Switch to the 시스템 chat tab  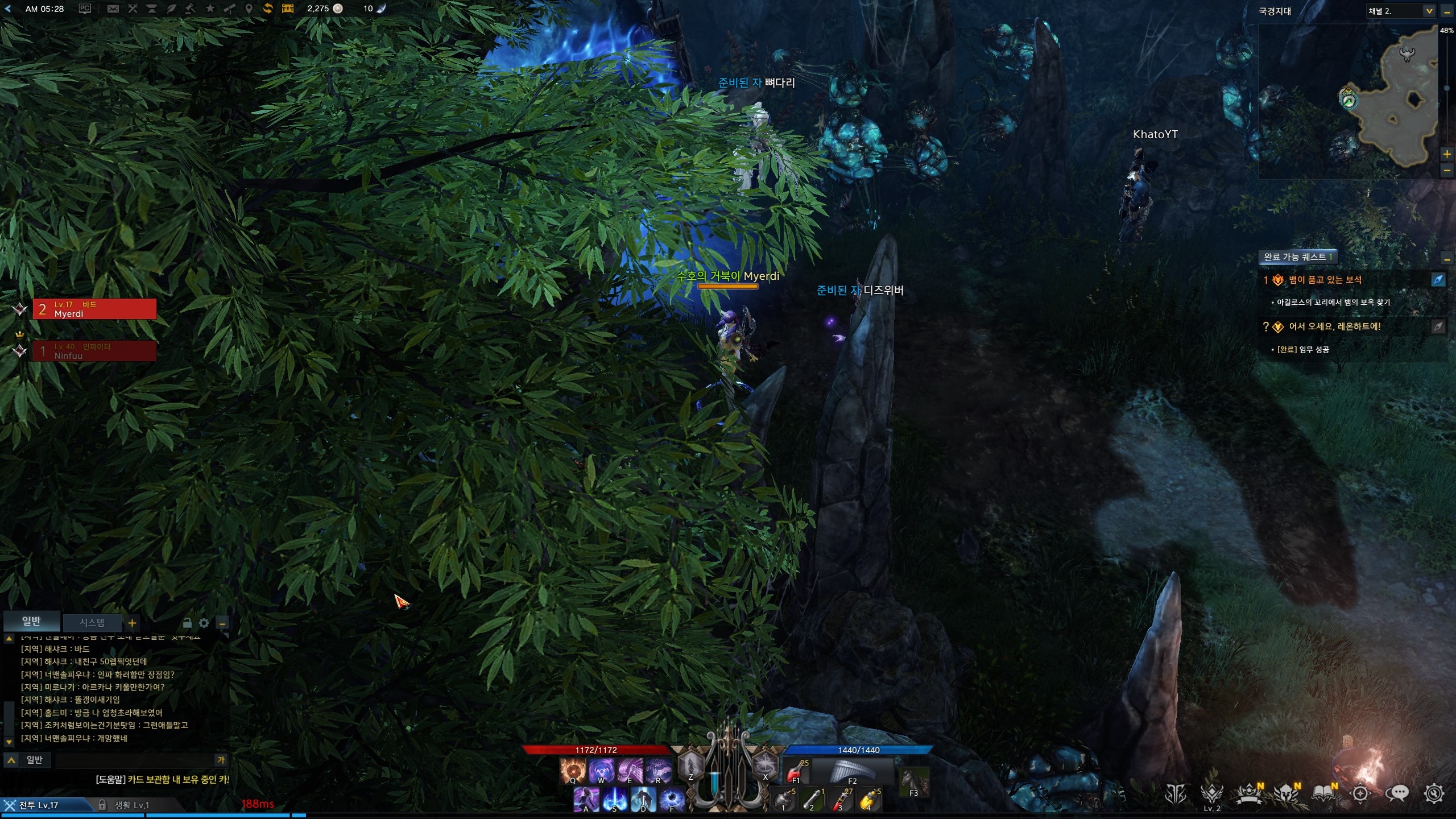click(x=92, y=622)
